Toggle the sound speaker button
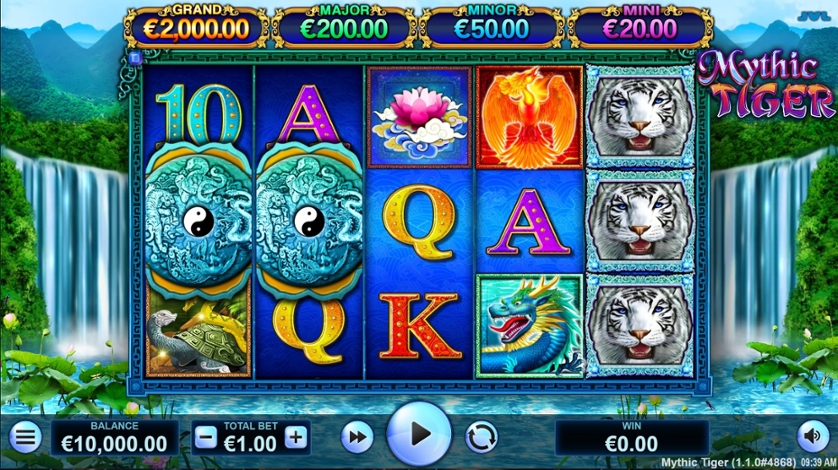This screenshot has width=838, height=470. (x=811, y=436)
